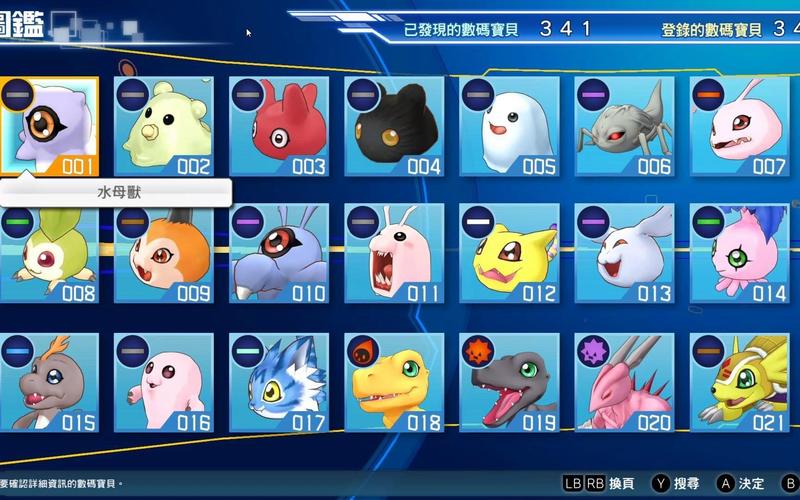The width and height of the screenshot is (800, 500).
Task: Choose the black dinosaur Digimon 019
Action: pos(509,382)
